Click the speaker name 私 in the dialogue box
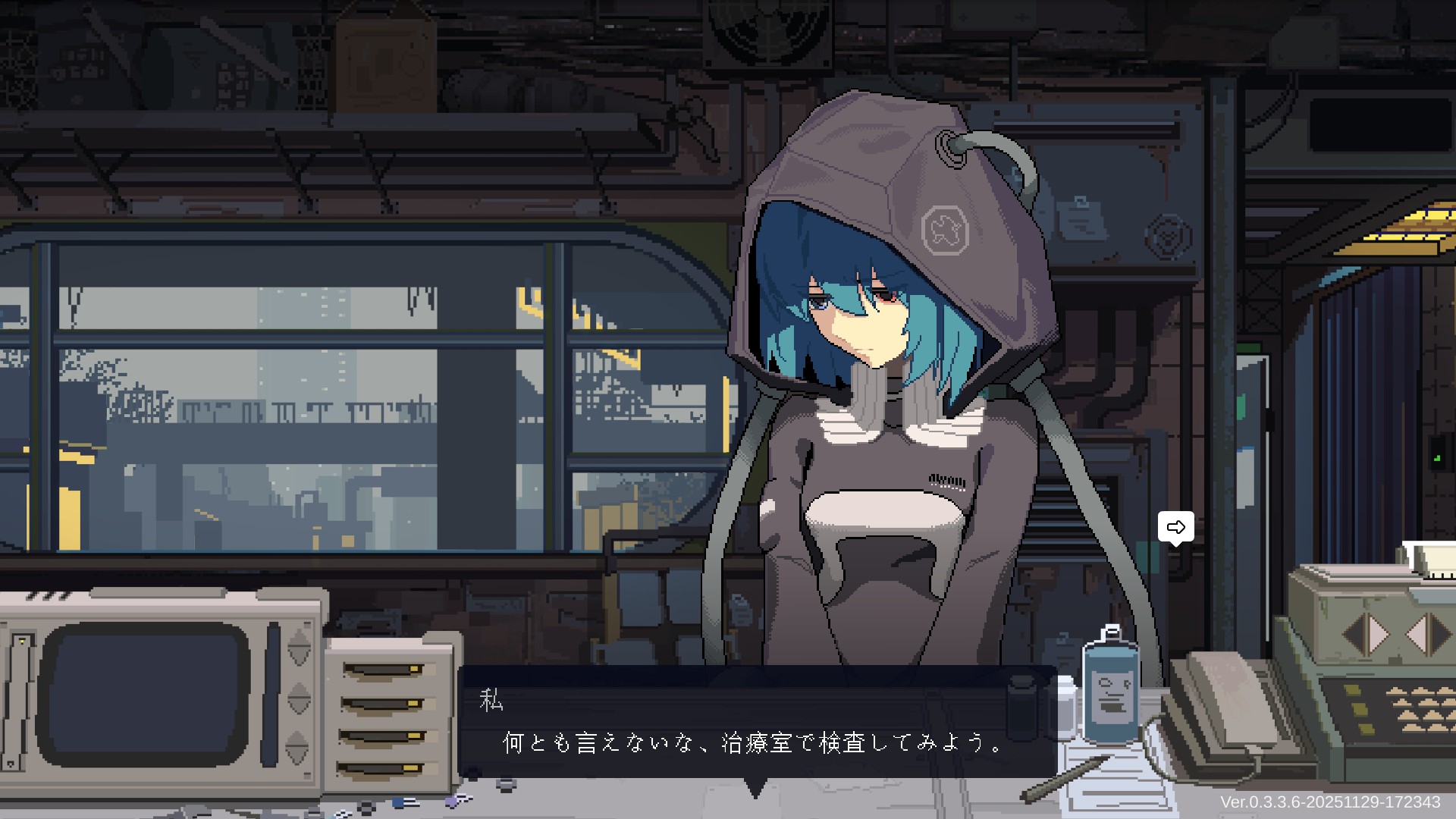The image size is (1456, 819). [x=491, y=701]
